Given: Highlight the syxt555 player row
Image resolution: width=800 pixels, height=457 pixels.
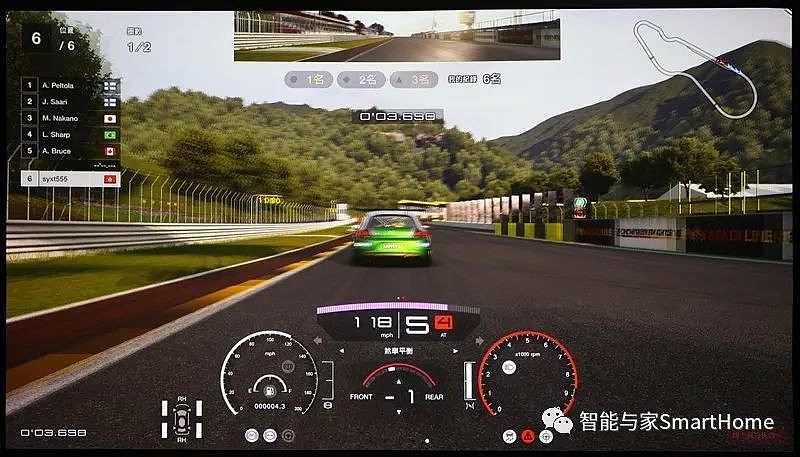Looking at the screenshot, I should (70, 178).
